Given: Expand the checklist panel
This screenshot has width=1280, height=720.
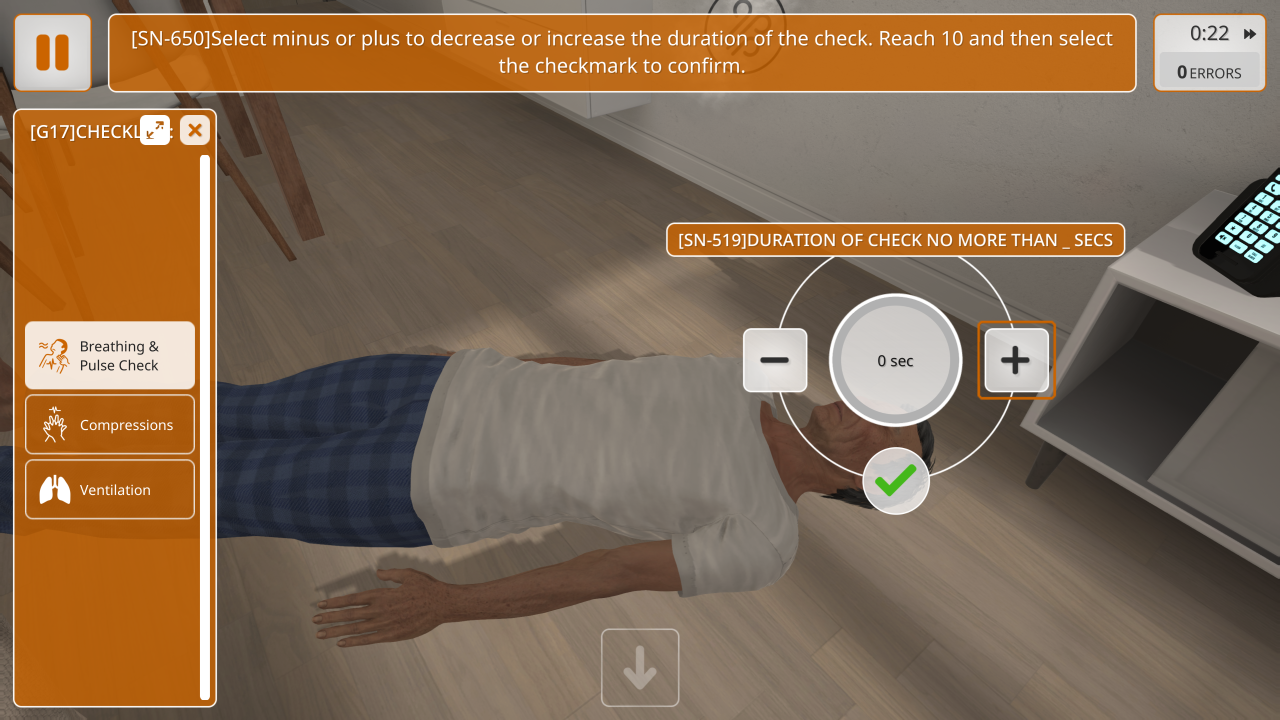Looking at the screenshot, I should click(155, 130).
